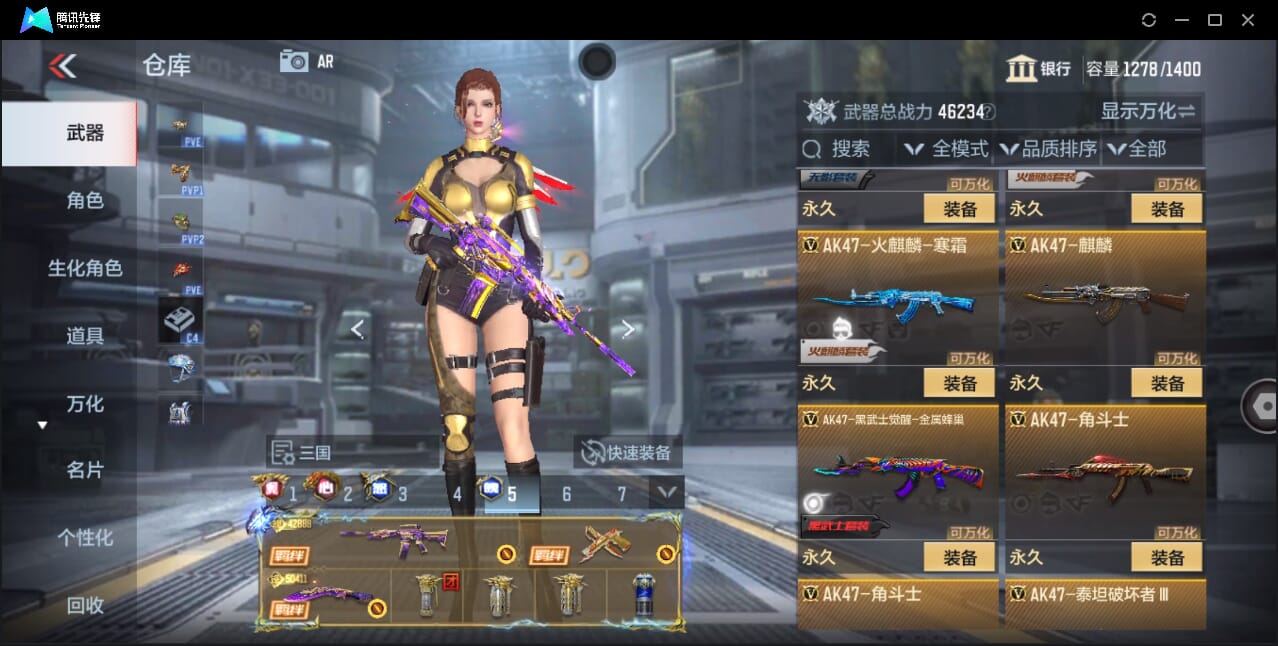Switch to the 生化角色 tab
The image size is (1278, 646).
pyautogui.click(x=85, y=268)
